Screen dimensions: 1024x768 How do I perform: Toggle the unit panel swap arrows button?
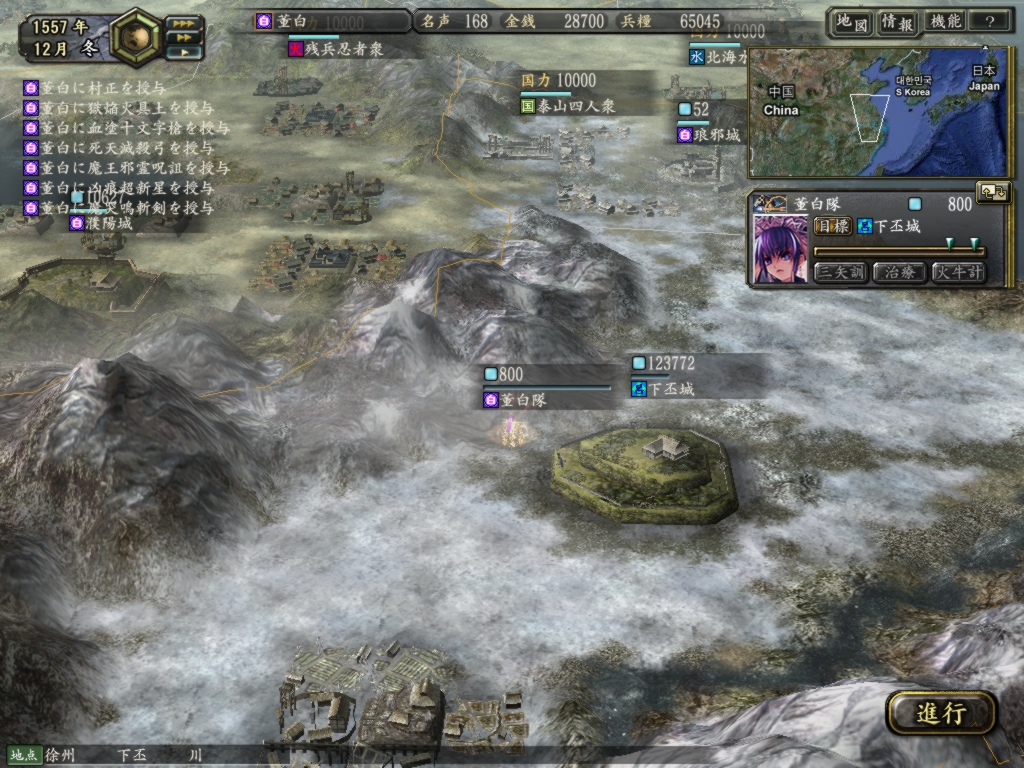[x=993, y=193]
